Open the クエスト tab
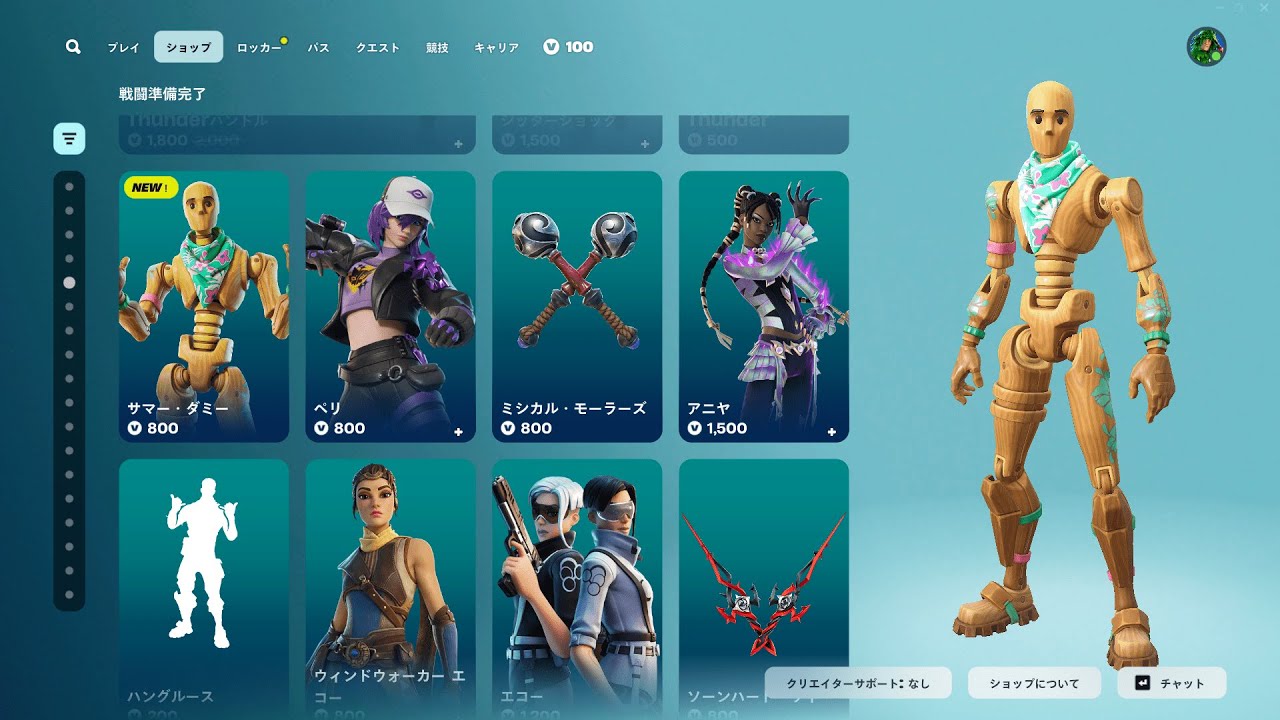 pos(378,47)
